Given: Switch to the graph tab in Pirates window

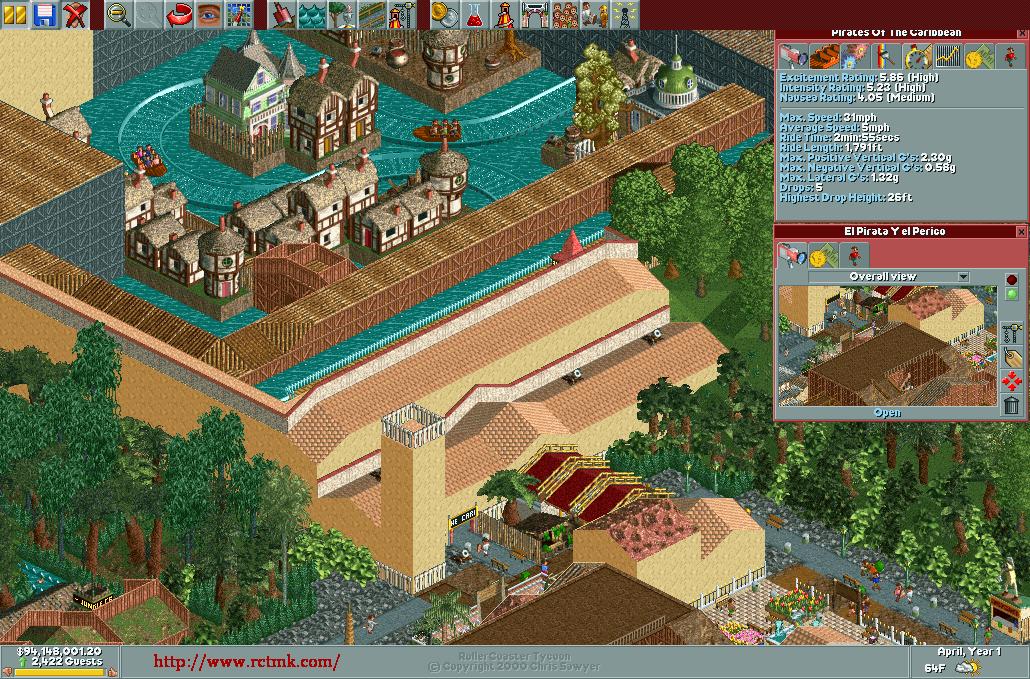Looking at the screenshot, I should [x=946, y=56].
